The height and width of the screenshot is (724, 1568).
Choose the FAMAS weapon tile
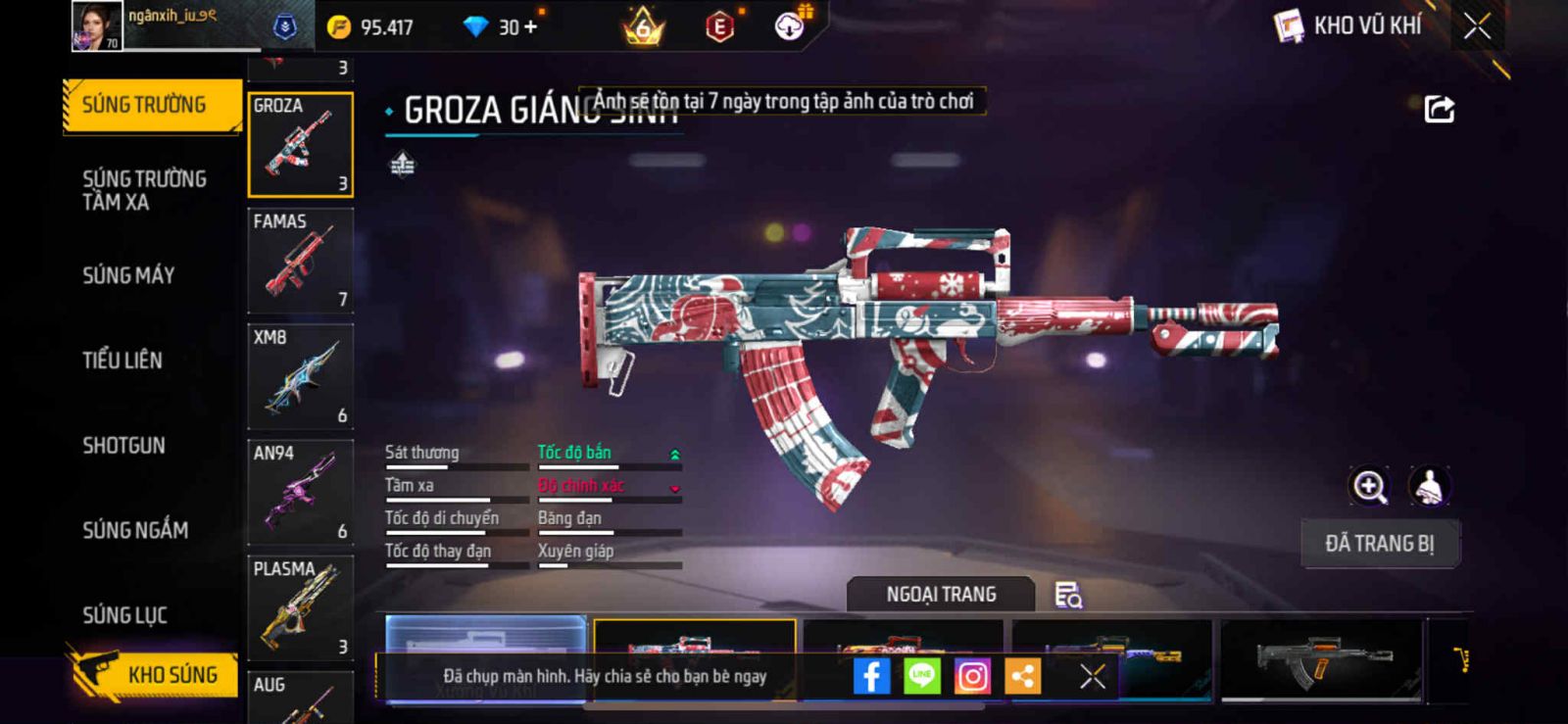click(x=300, y=261)
